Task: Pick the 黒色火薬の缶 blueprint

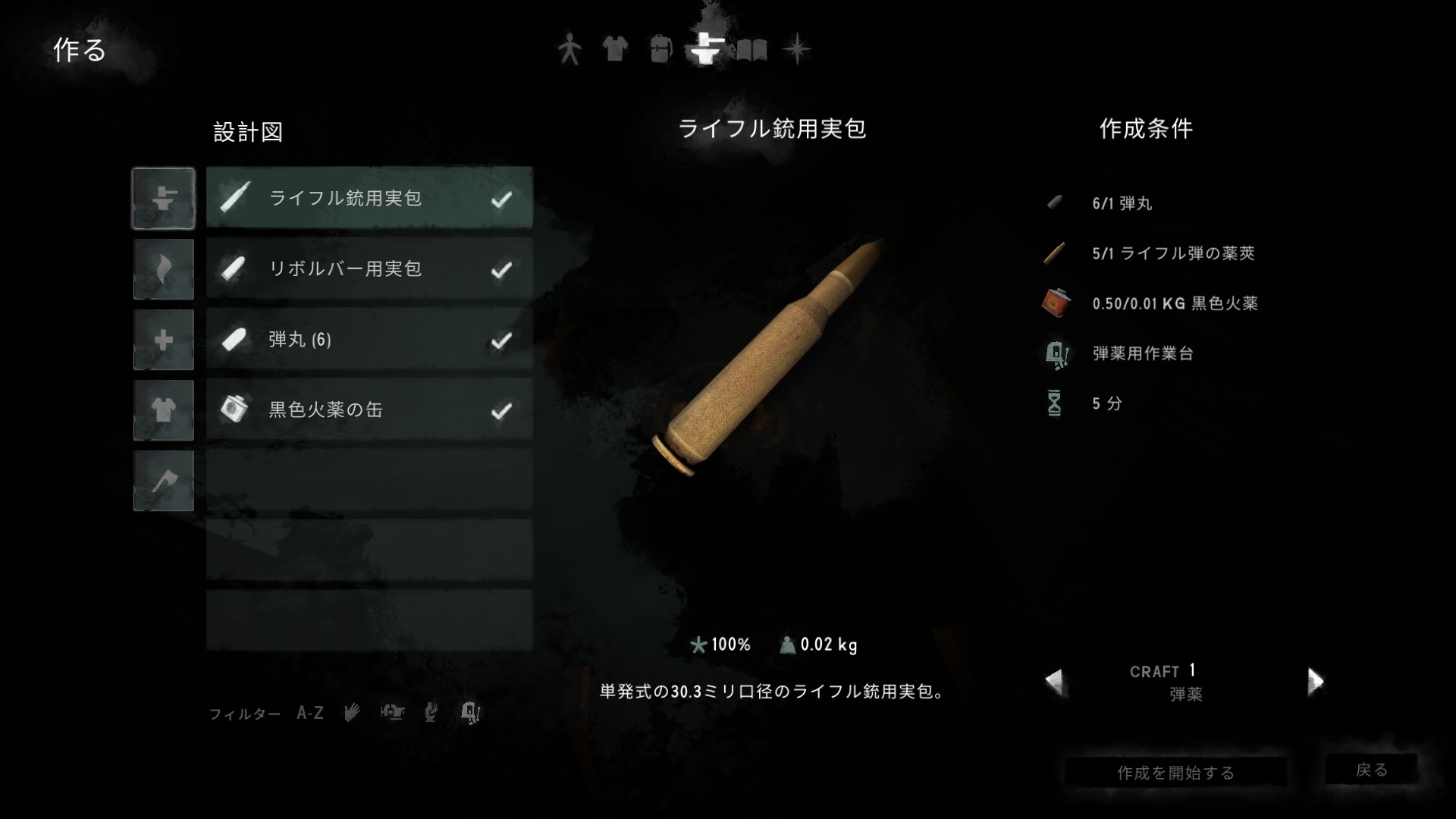Action: click(x=369, y=409)
